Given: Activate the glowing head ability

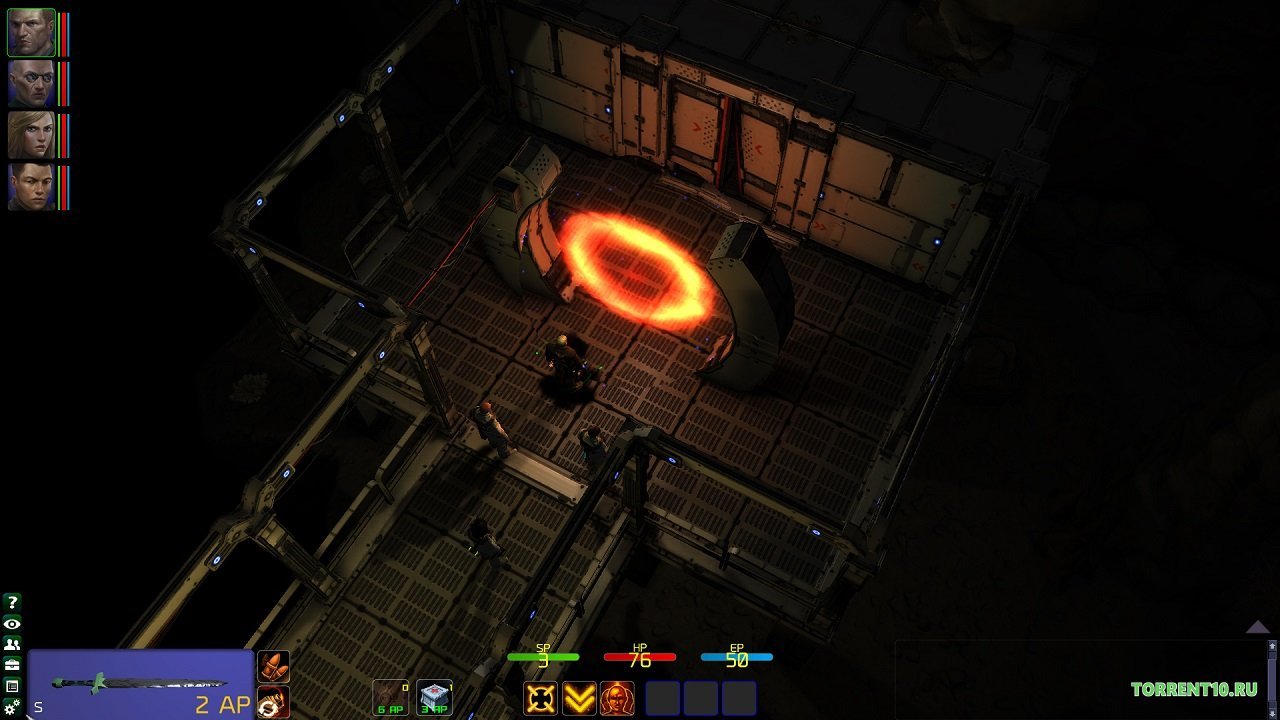Looking at the screenshot, I should point(617,698).
